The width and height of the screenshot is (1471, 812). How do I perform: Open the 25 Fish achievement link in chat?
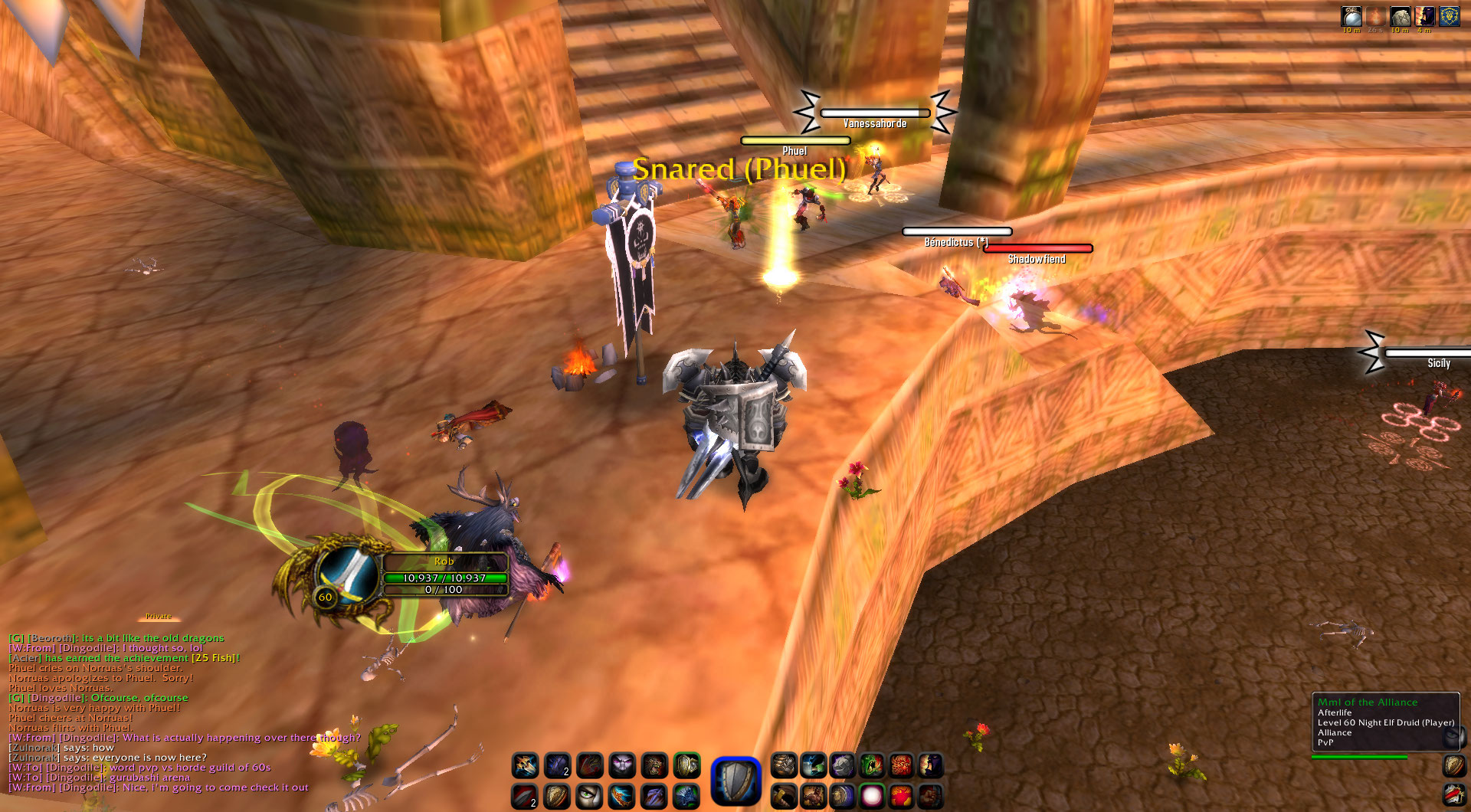click(x=215, y=658)
